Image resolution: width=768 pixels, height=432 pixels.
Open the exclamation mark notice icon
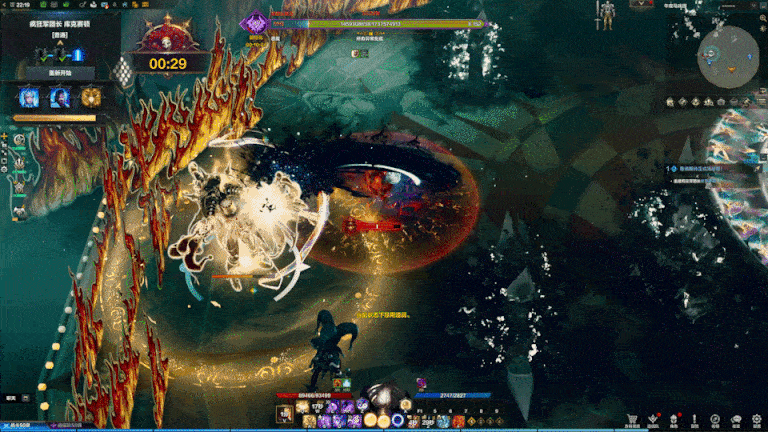(695, 421)
